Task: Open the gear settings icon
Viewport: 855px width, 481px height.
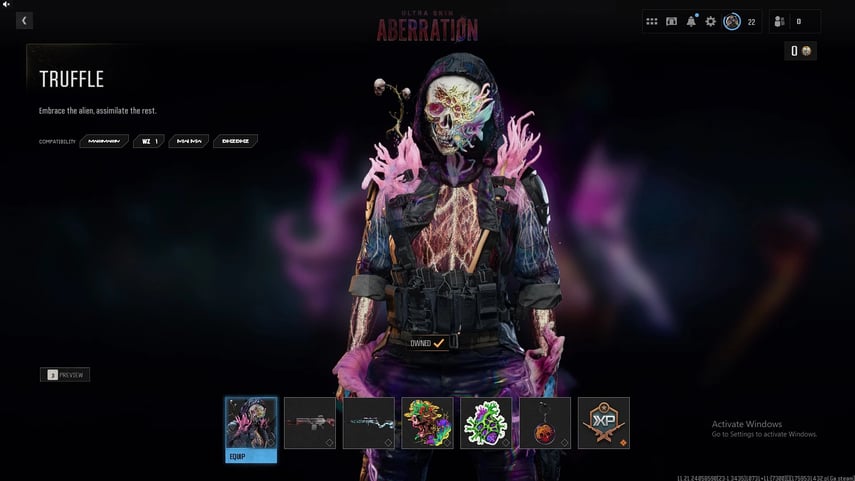Action: 711,21
